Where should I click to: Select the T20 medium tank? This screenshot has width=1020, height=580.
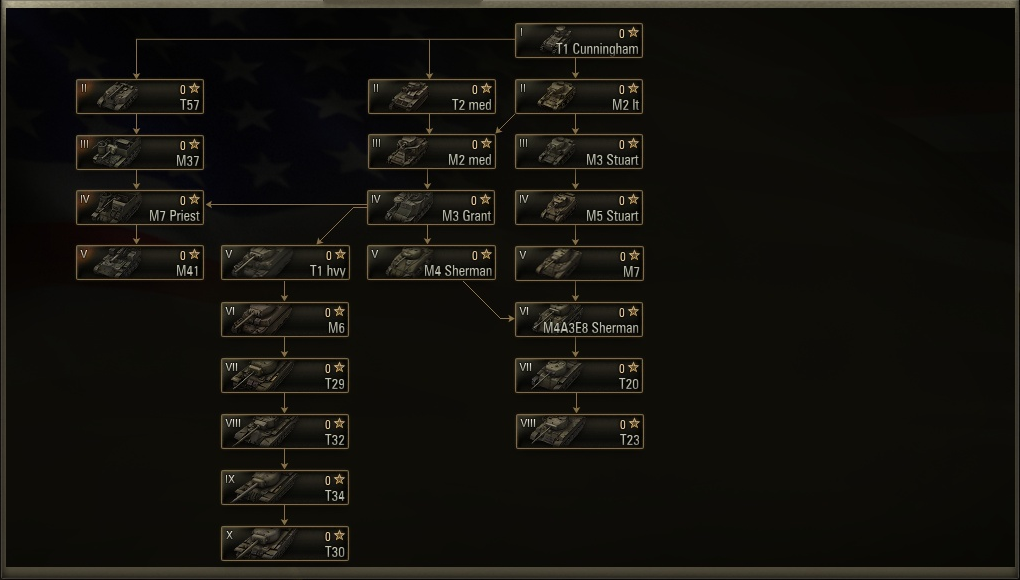click(579, 376)
